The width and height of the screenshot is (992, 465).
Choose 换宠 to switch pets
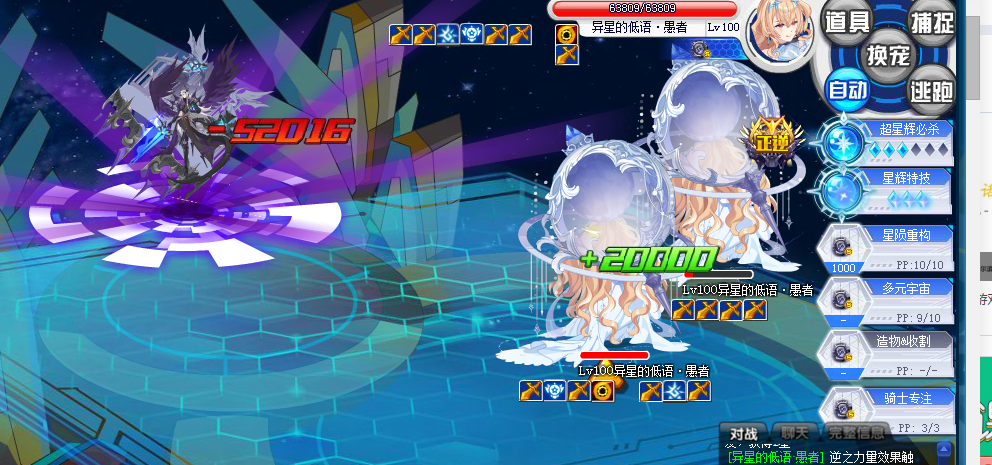click(888, 54)
